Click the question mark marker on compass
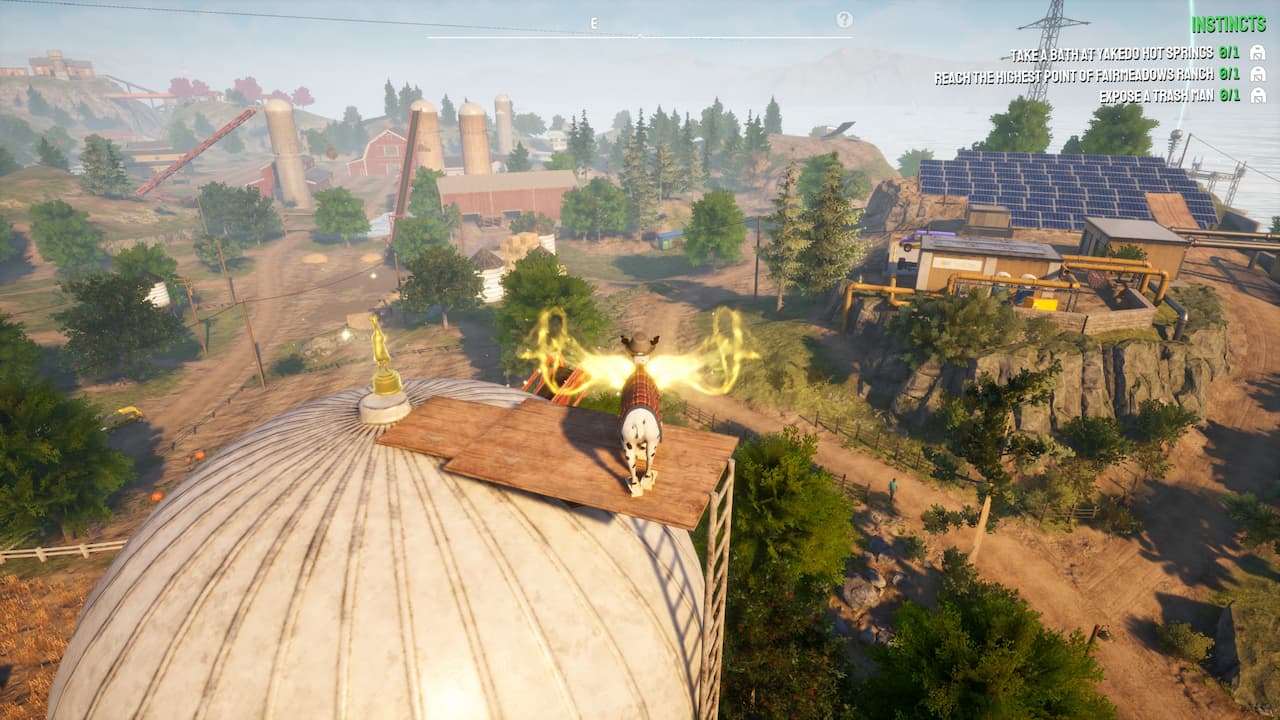1280x720 pixels. (x=844, y=19)
